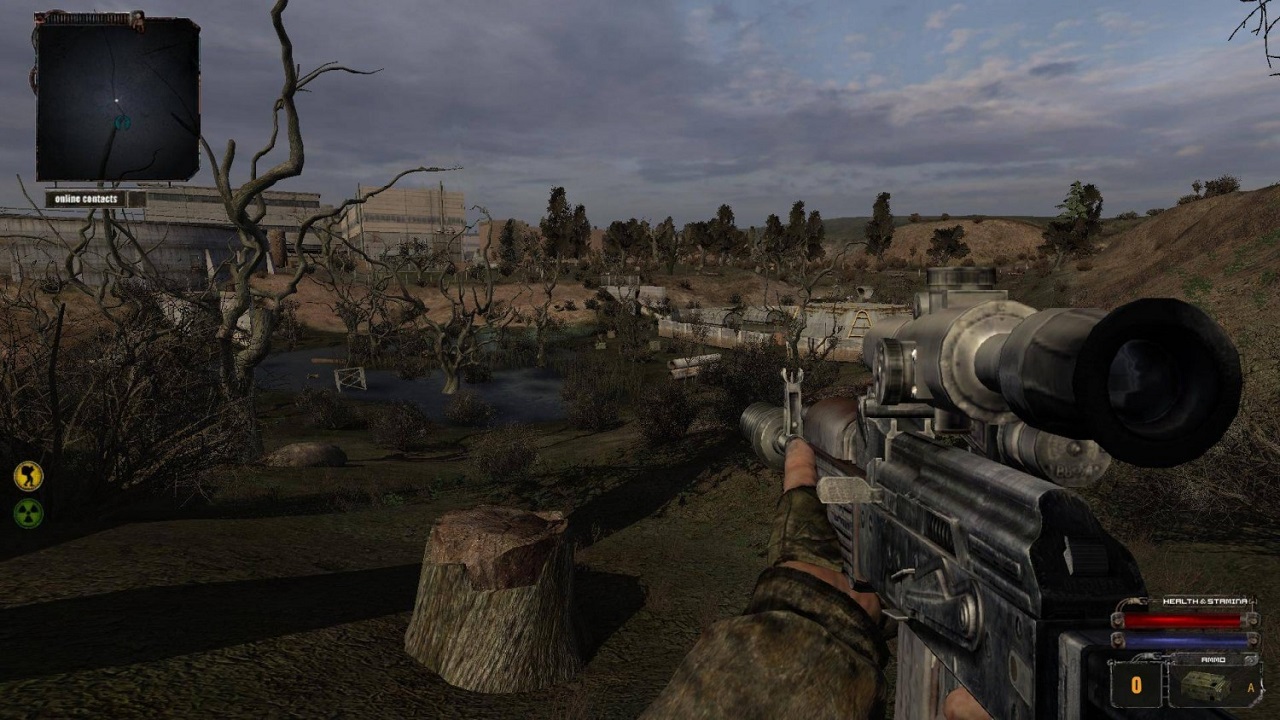Screen dimensions: 1280x720
Task: Click the minimap in the corner
Action: pos(117,99)
